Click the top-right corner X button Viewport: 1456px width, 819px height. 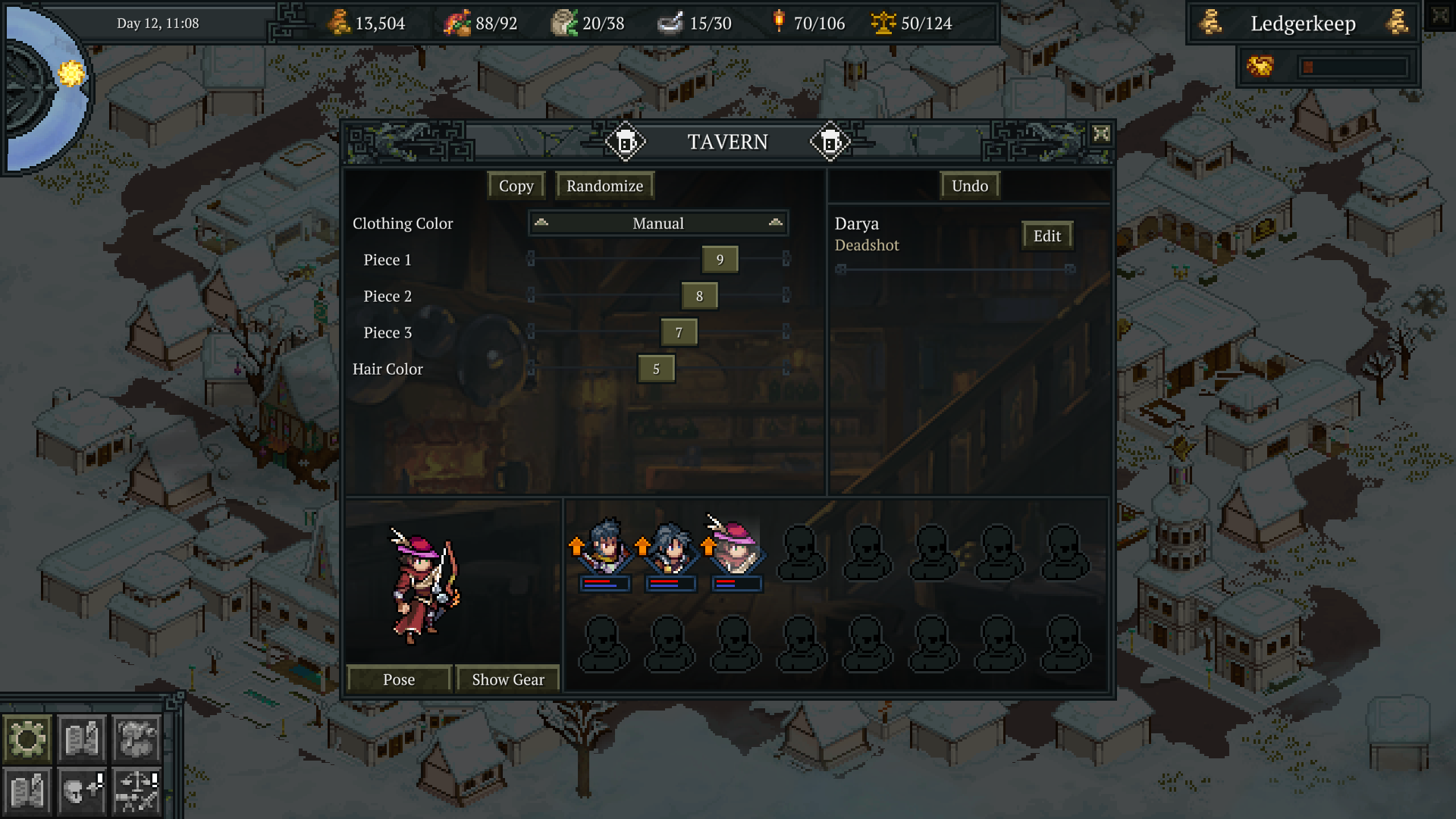tap(1440, 16)
